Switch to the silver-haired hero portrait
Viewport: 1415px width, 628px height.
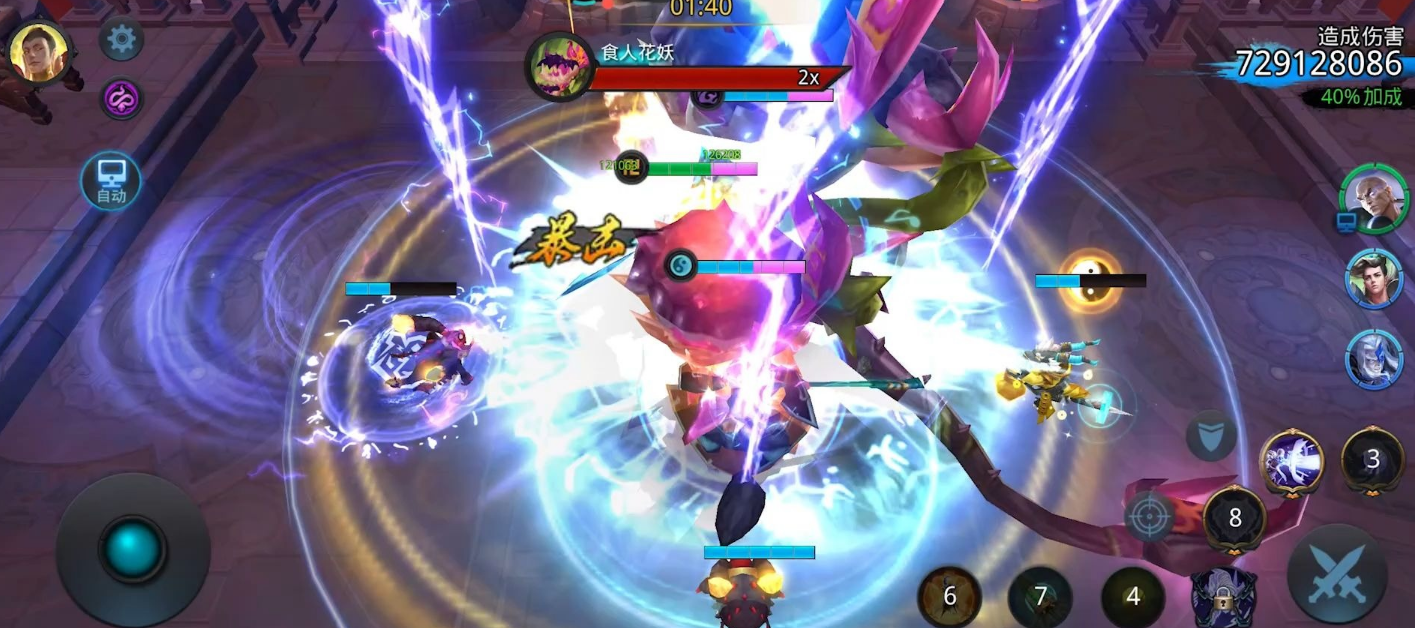click(x=1374, y=358)
